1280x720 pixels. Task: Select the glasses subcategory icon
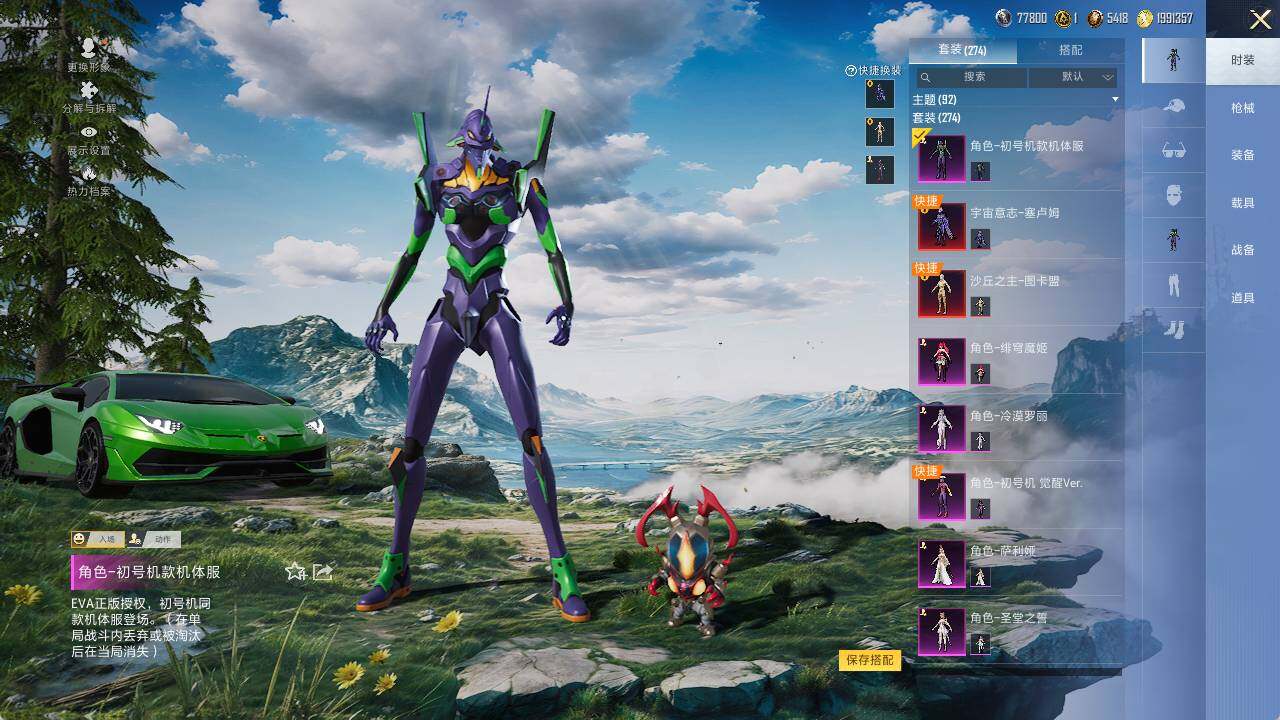pos(1173,150)
